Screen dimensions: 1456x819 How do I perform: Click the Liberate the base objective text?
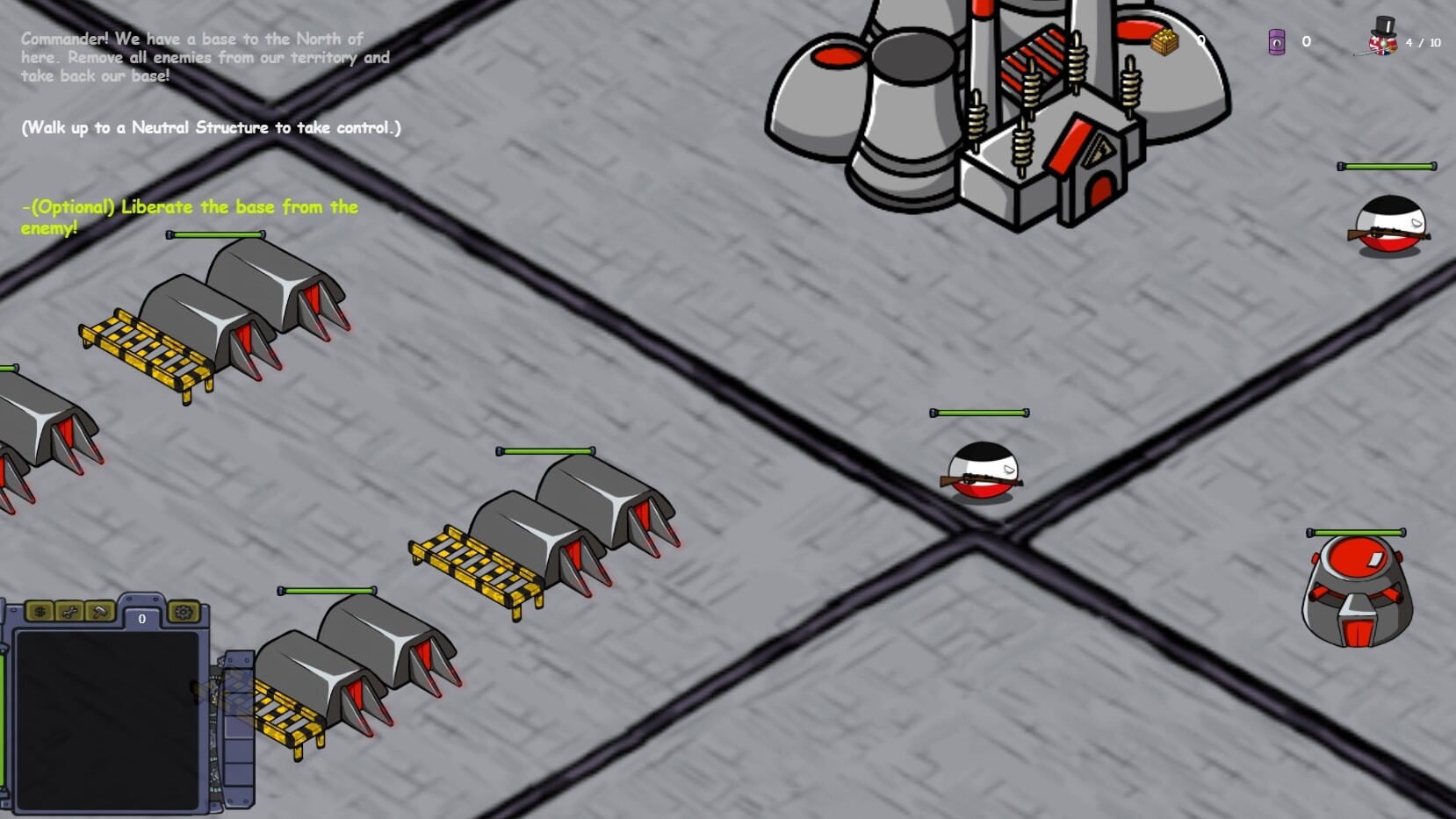point(189,217)
